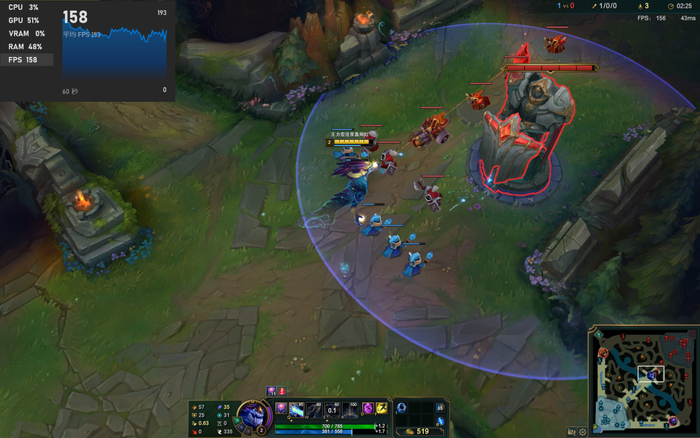The image size is (700, 438).
Task: Open the minimap settings gear
Action: pos(583,432)
